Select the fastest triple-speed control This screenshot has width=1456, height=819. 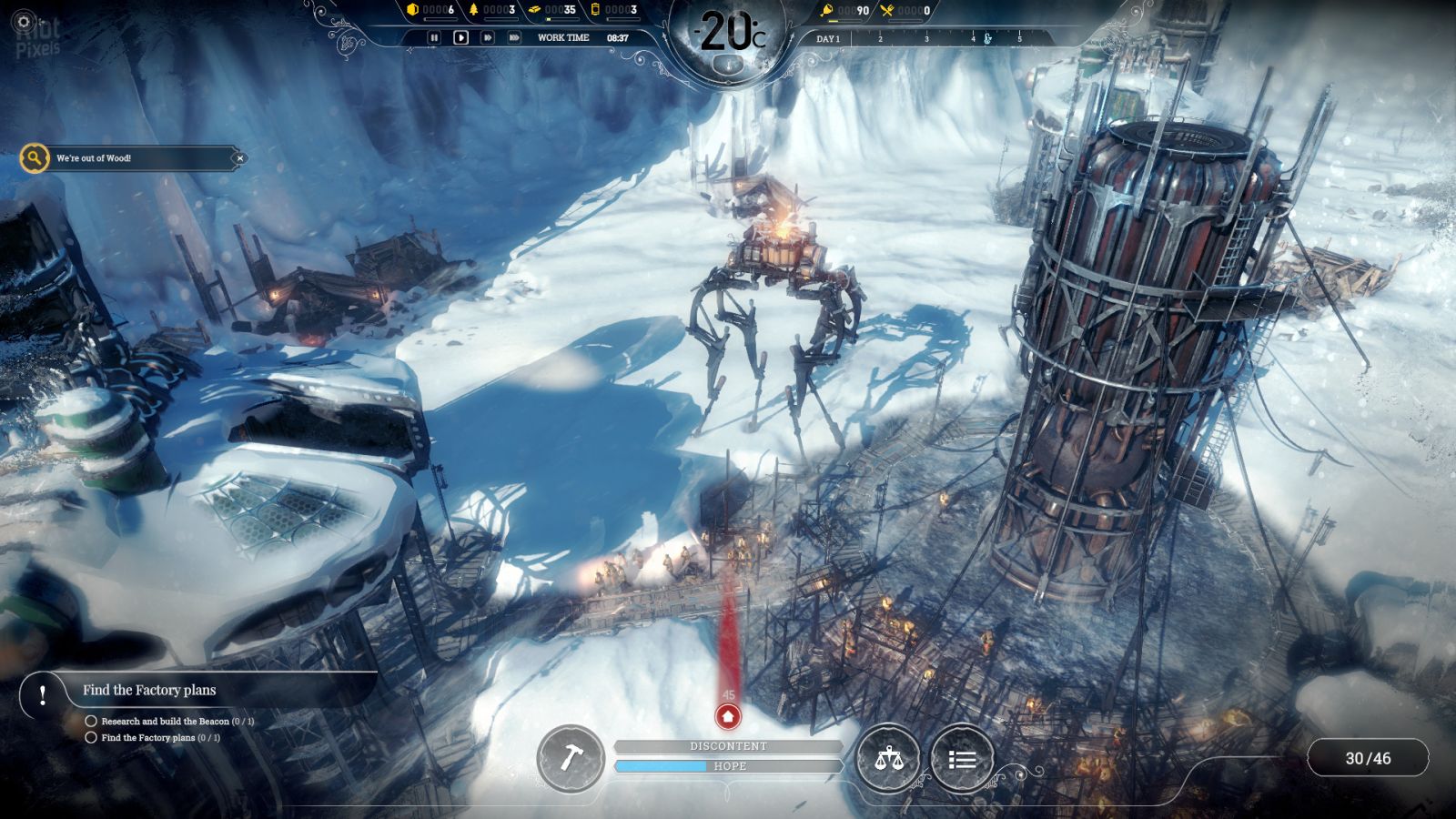pos(514,37)
